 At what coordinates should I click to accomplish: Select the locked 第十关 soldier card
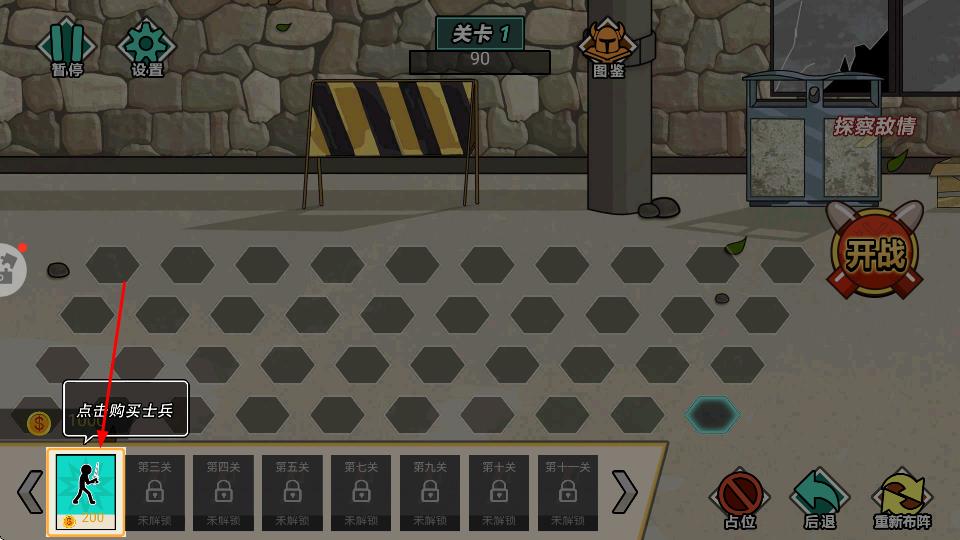pos(499,492)
